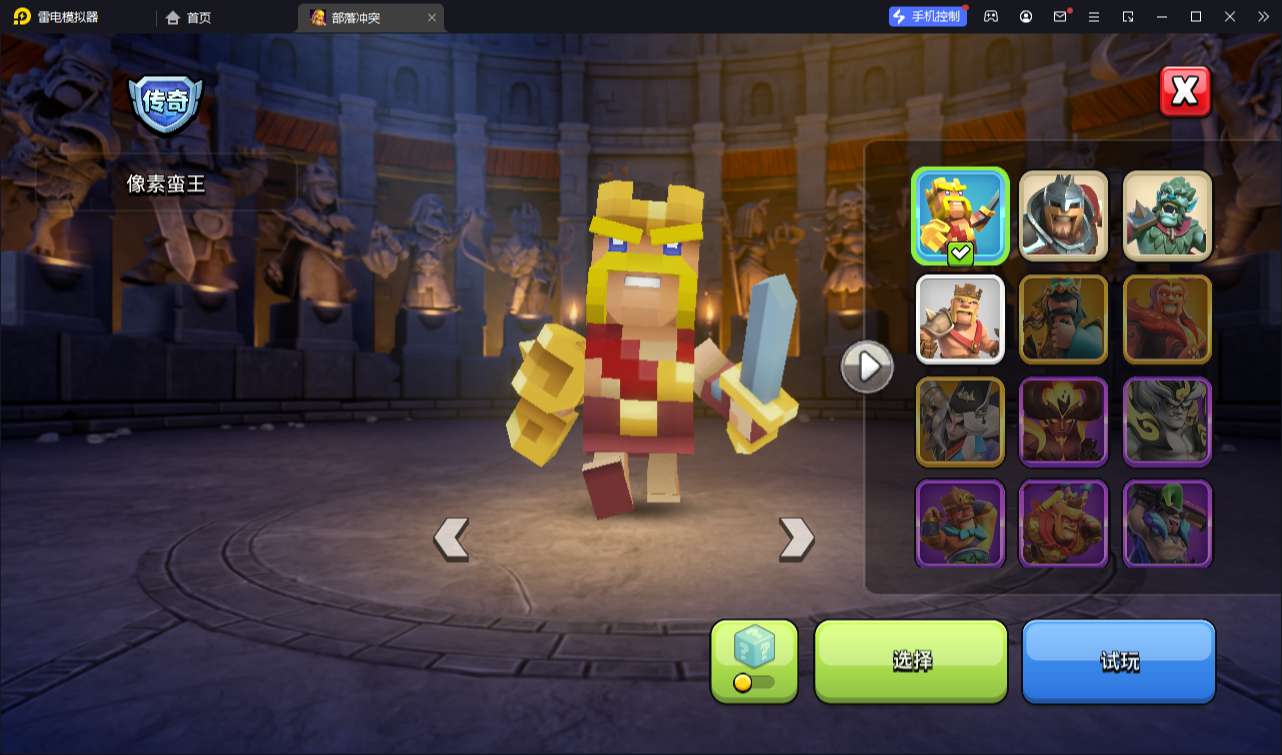
Task: Select the default crowned Barbarian King skin
Action: (960, 318)
